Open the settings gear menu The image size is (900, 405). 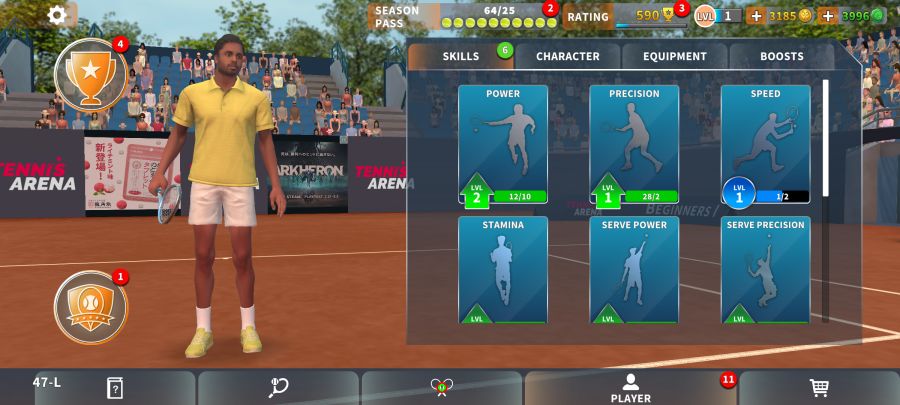click(58, 15)
